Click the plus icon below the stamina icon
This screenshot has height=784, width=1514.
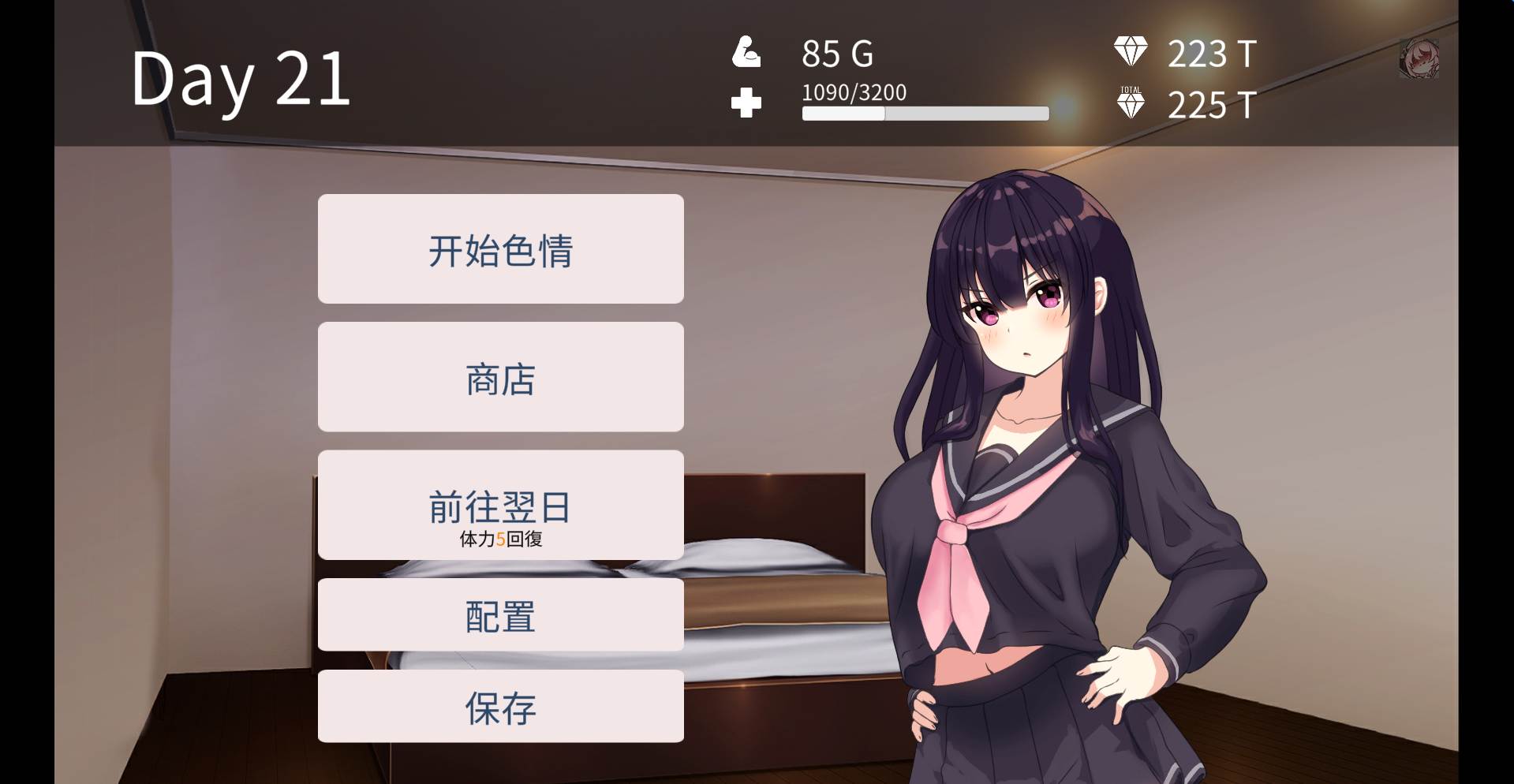(745, 103)
